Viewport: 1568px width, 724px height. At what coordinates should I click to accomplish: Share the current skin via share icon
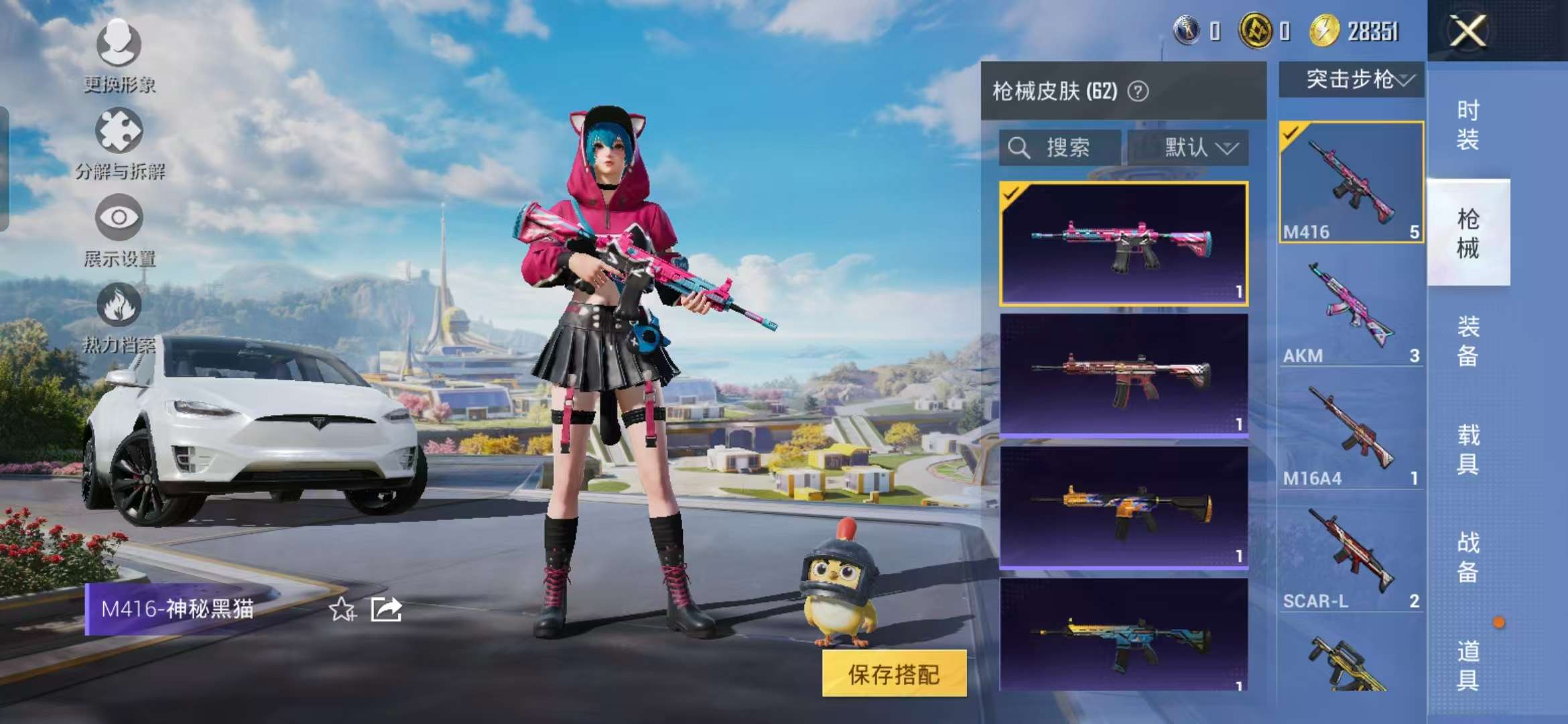click(387, 609)
